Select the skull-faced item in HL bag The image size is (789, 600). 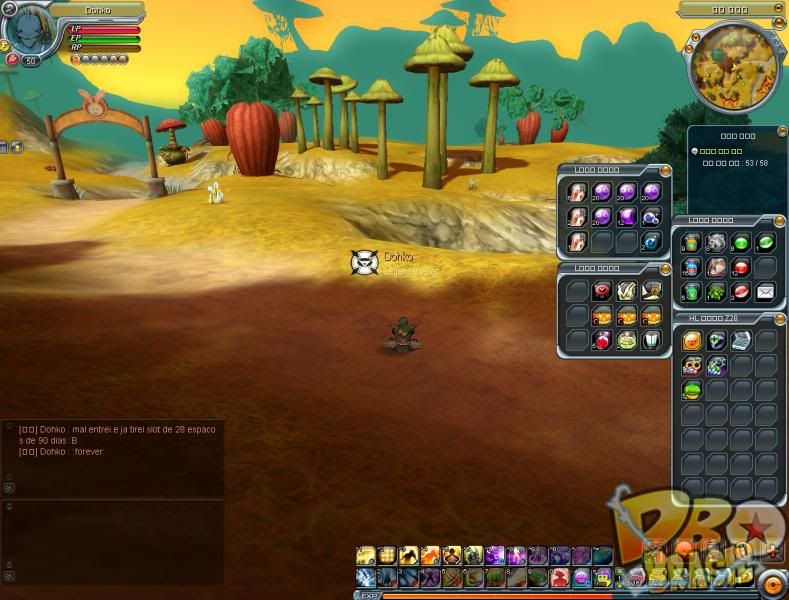[692, 366]
